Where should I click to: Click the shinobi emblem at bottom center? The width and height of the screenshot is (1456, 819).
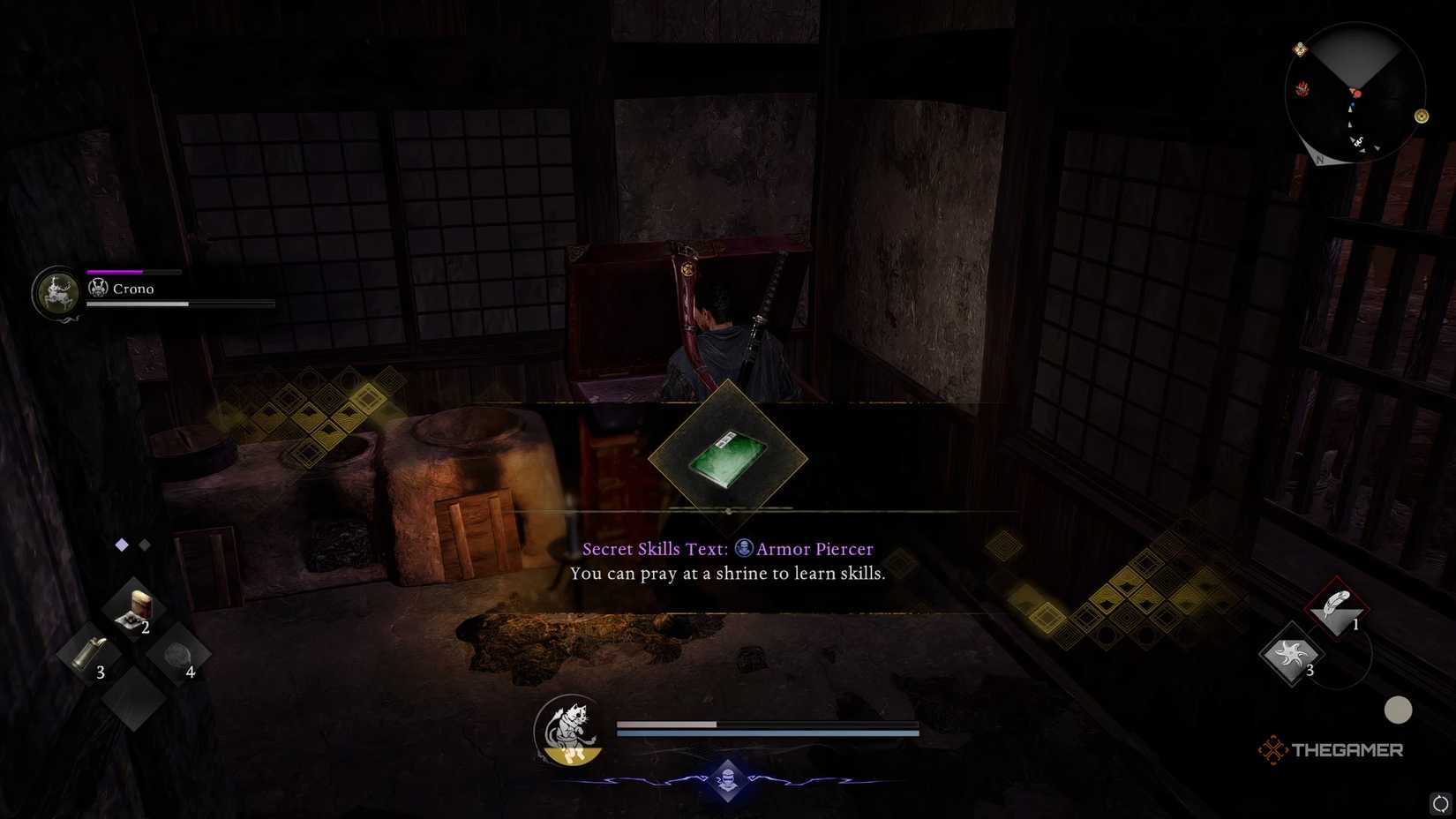(727, 782)
